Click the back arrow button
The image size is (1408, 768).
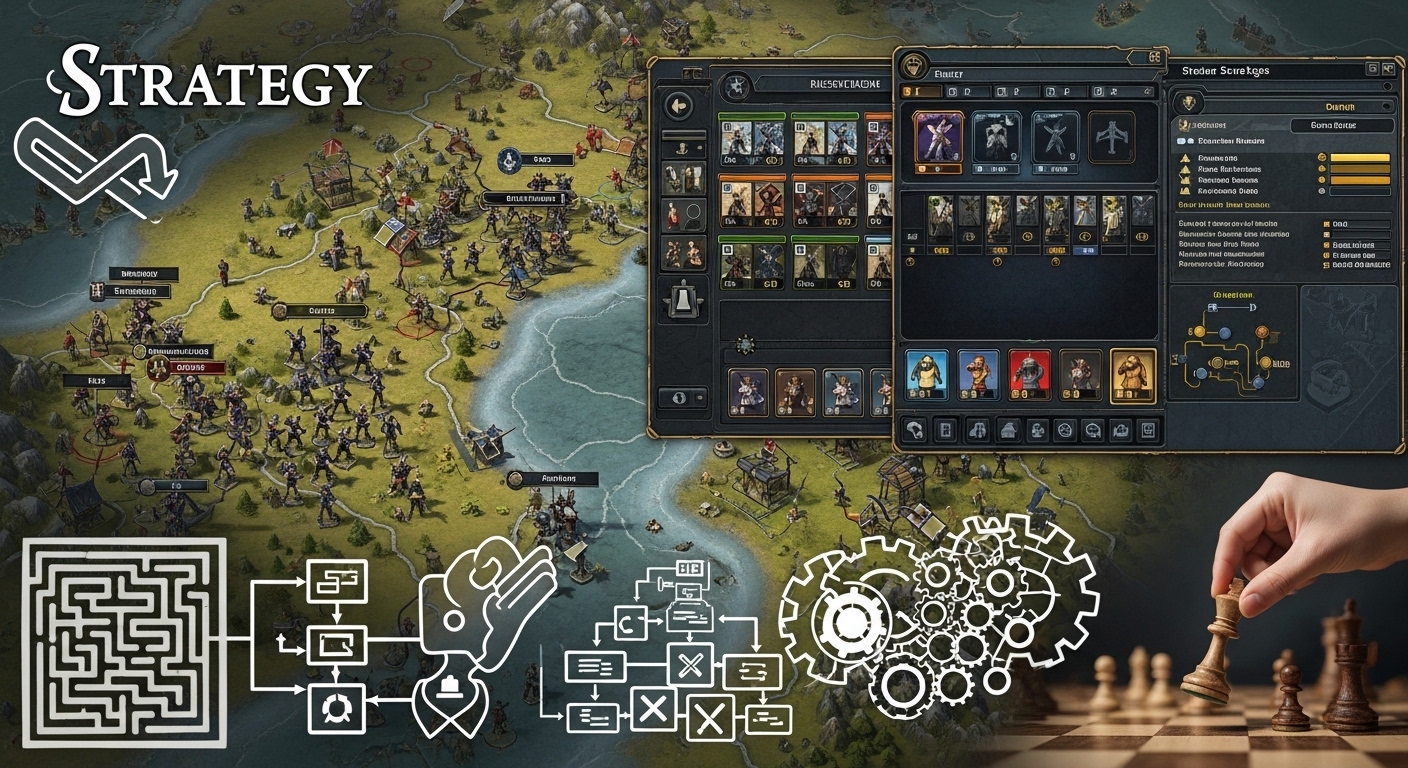680,105
